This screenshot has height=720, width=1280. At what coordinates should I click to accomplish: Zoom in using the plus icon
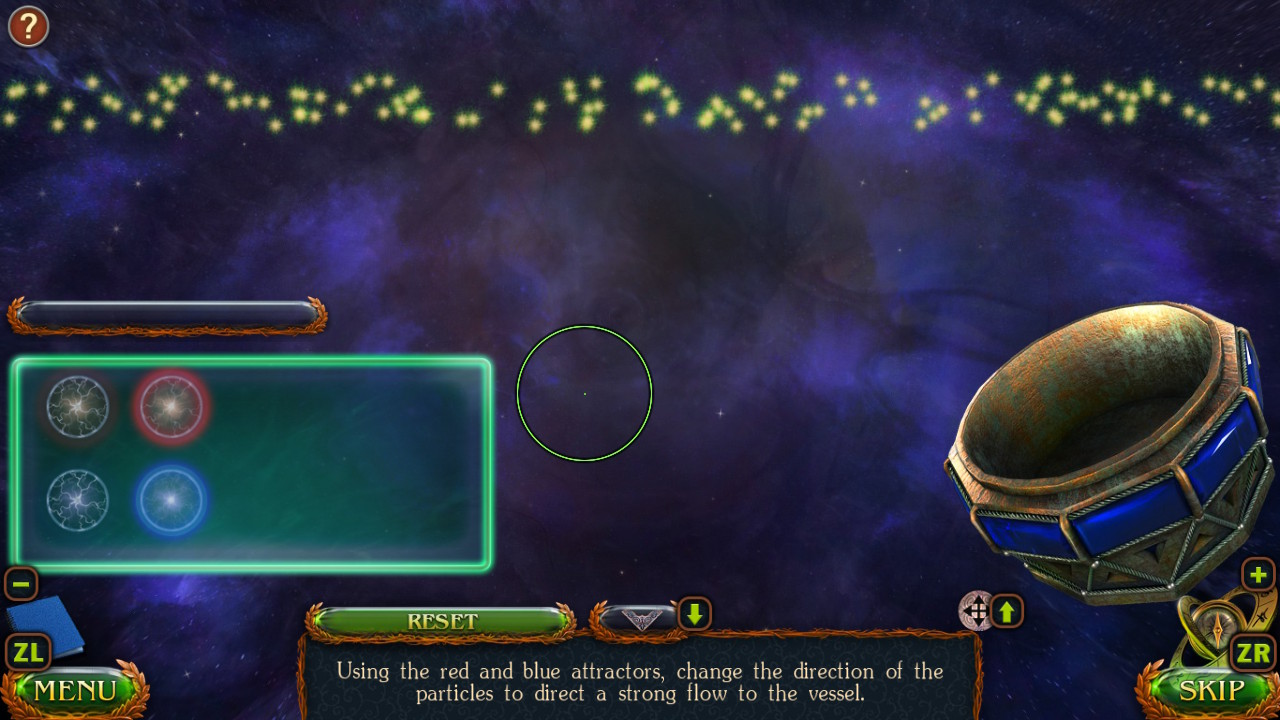tap(1258, 575)
